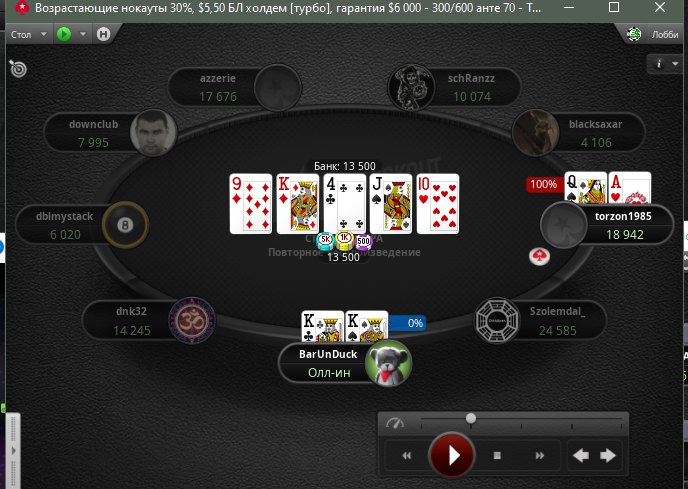Rewind the replay with double left arrows

pyautogui.click(x=406, y=456)
